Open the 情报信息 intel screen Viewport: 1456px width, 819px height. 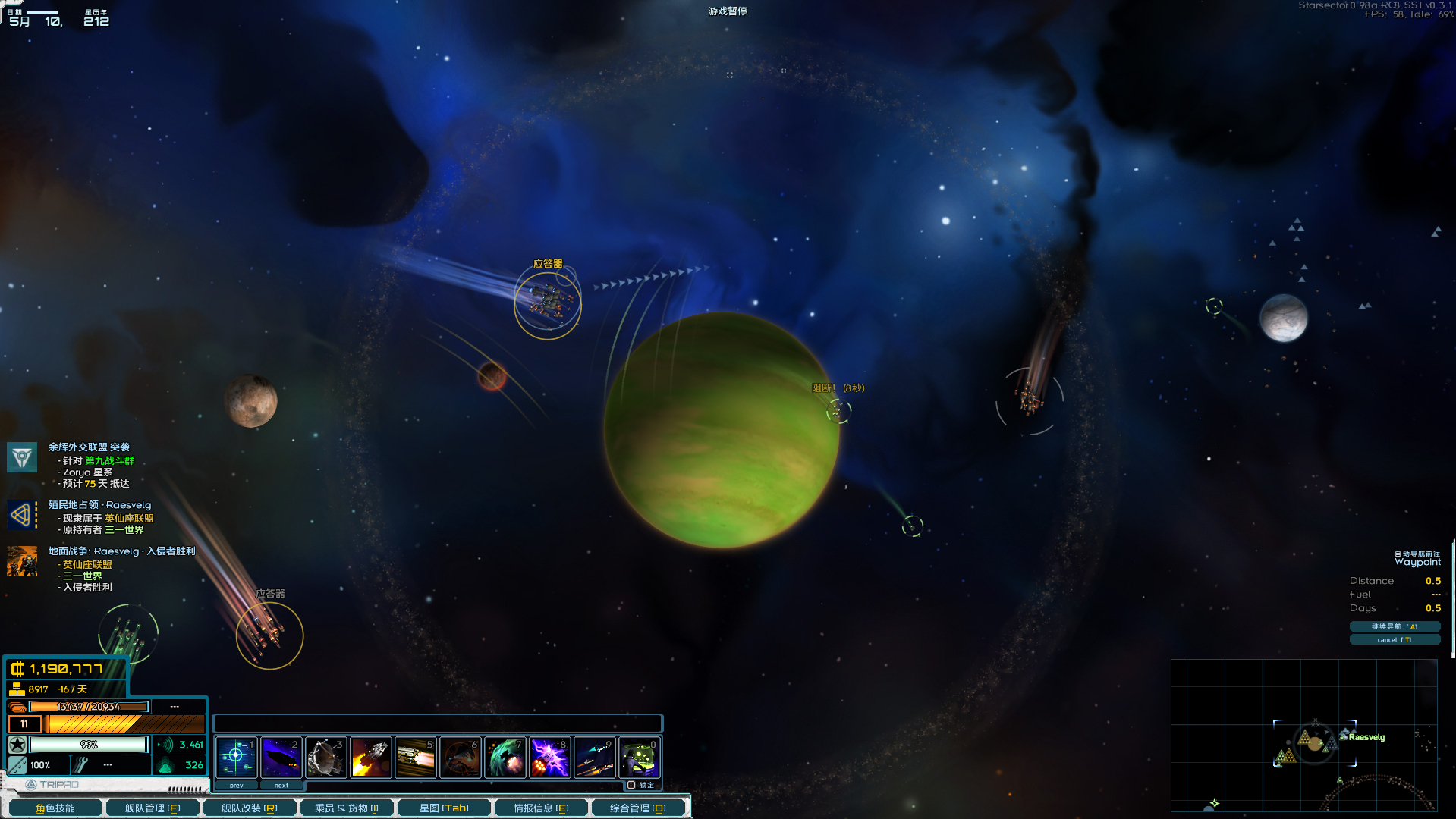[x=541, y=808]
